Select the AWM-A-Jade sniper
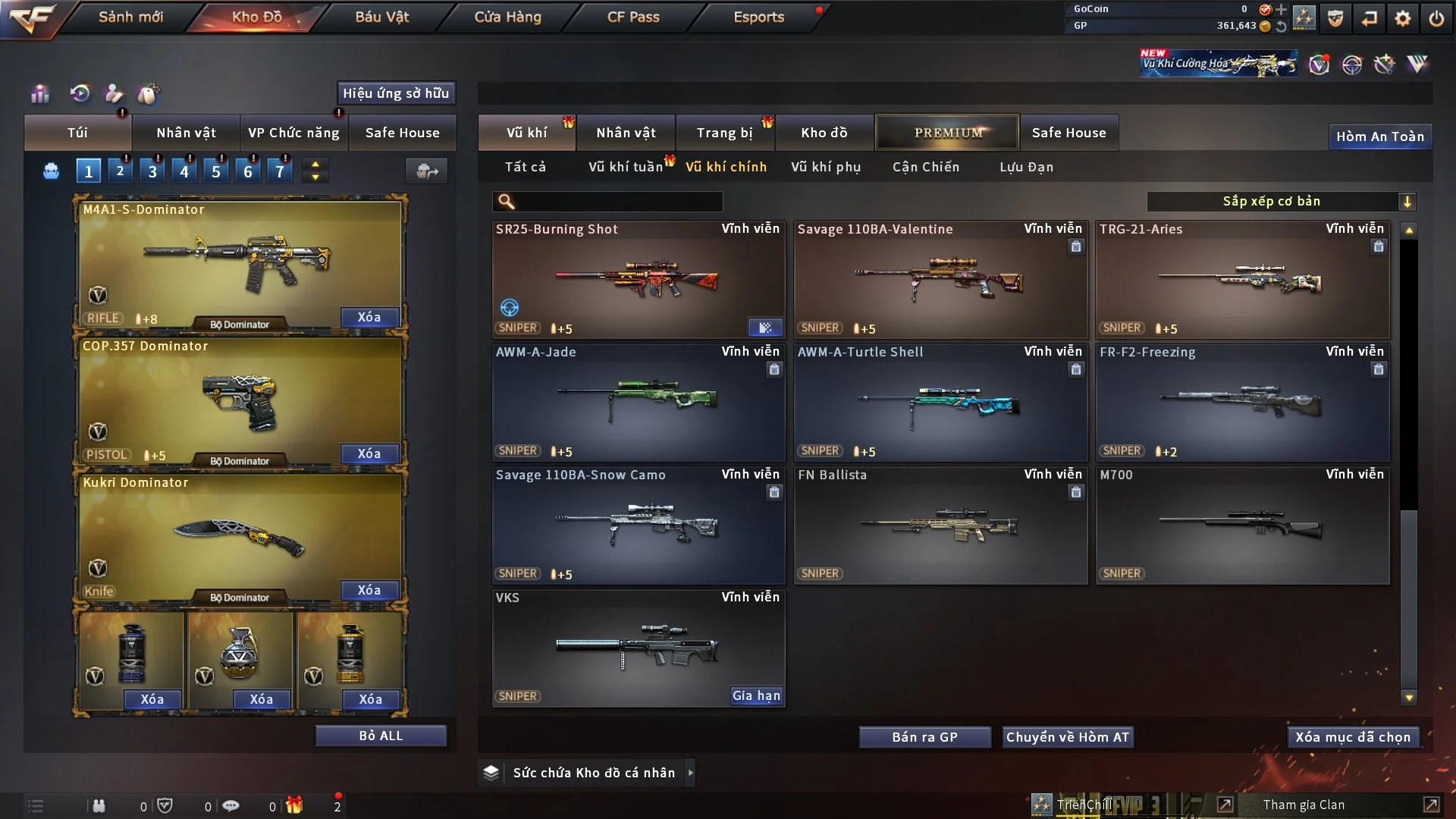The image size is (1456, 819). (638, 402)
